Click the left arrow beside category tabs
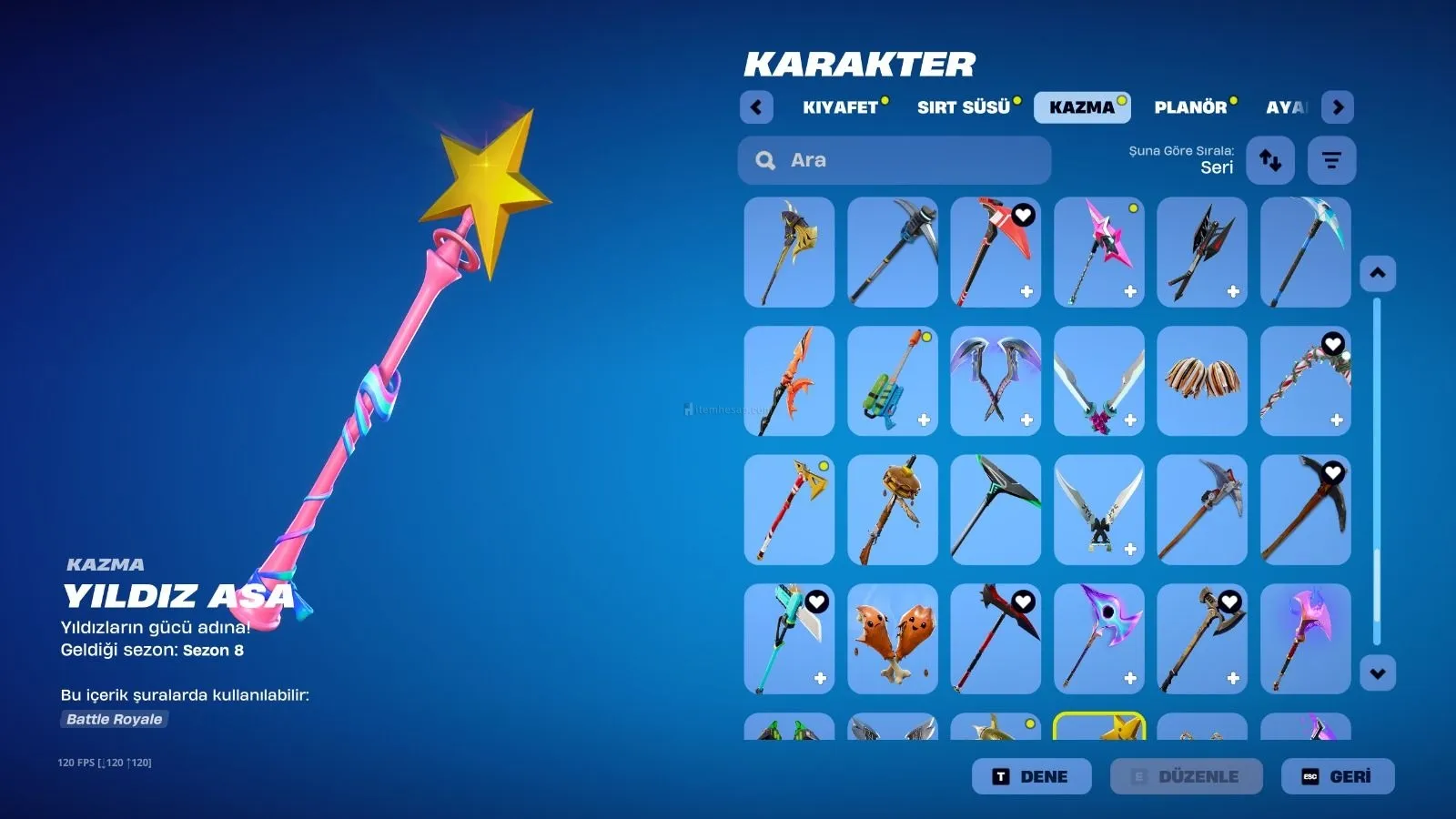This screenshot has height=819, width=1456. pos(756,107)
